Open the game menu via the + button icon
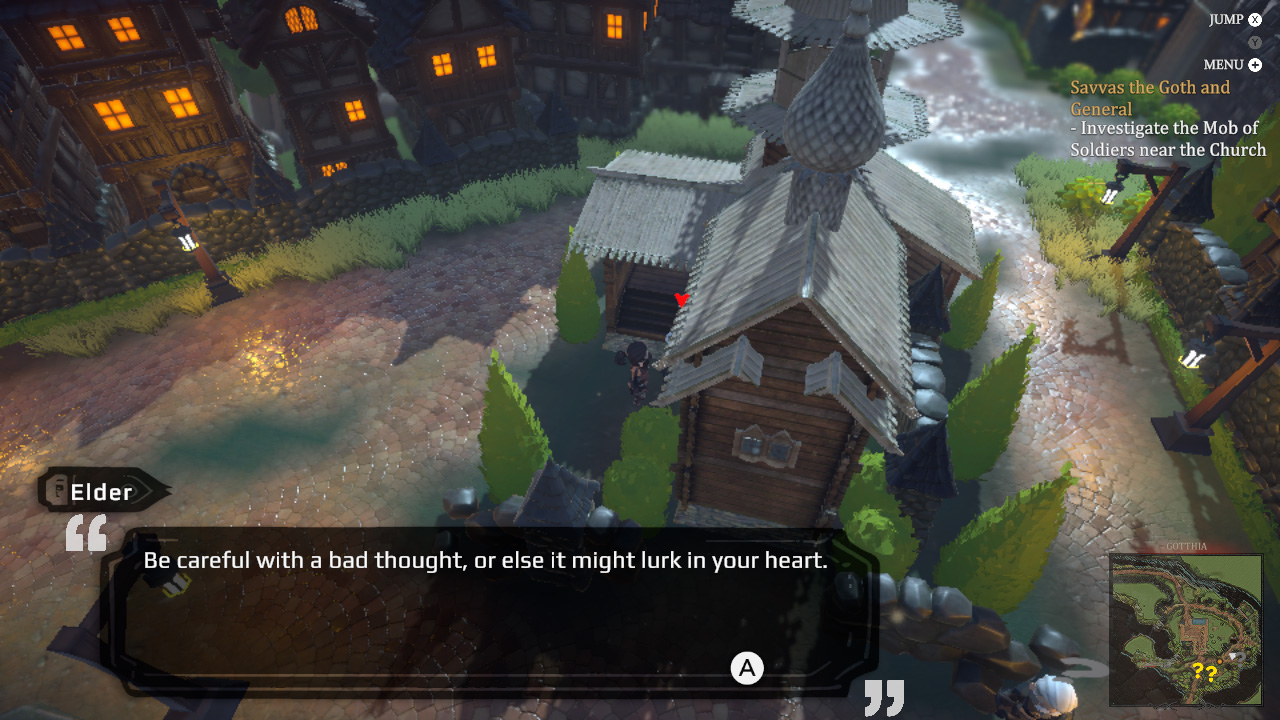This screenshot has height=720, width=1280. (1253, 64)
